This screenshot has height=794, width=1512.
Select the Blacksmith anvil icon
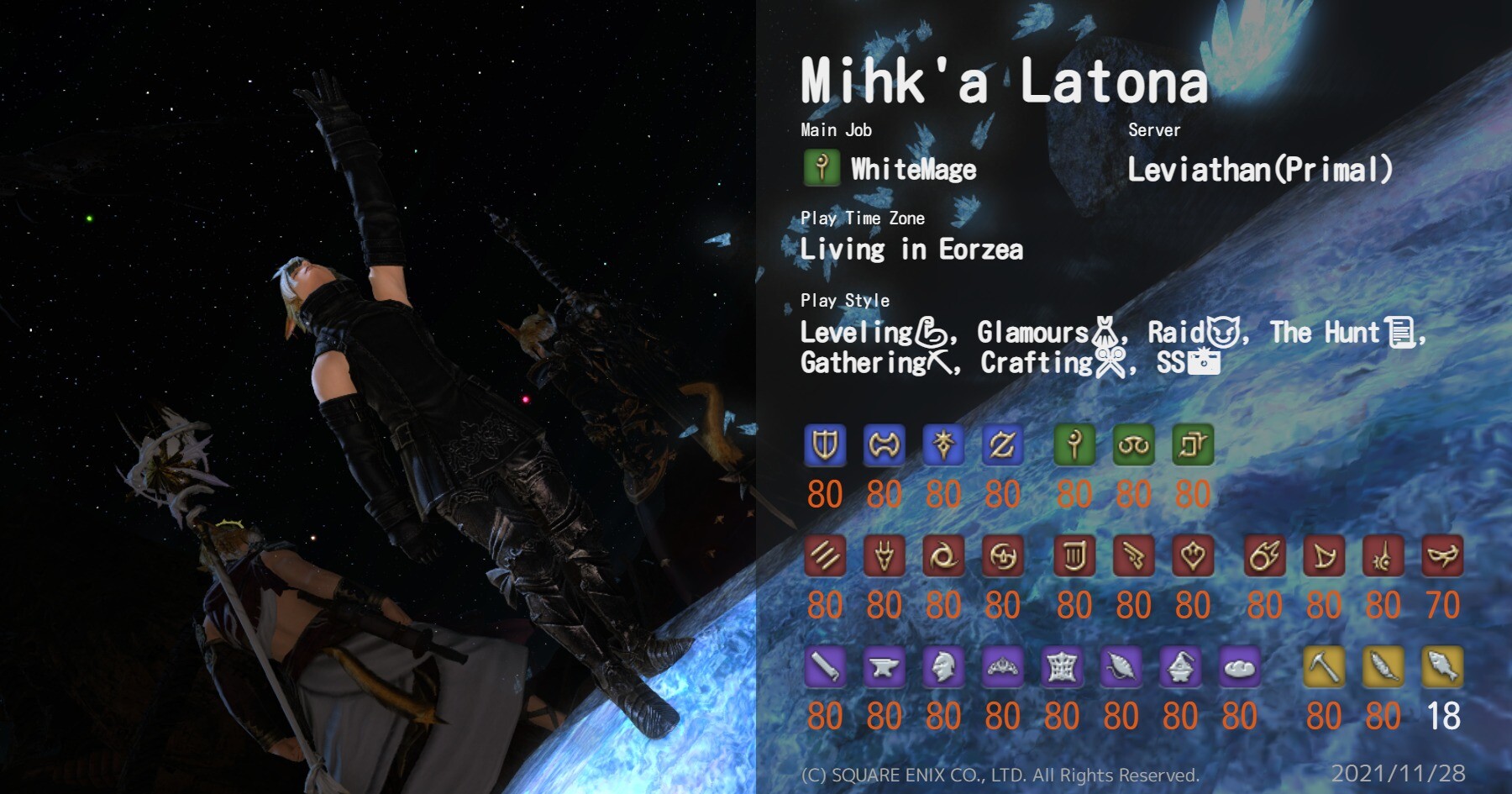click(x=884, y=667)
